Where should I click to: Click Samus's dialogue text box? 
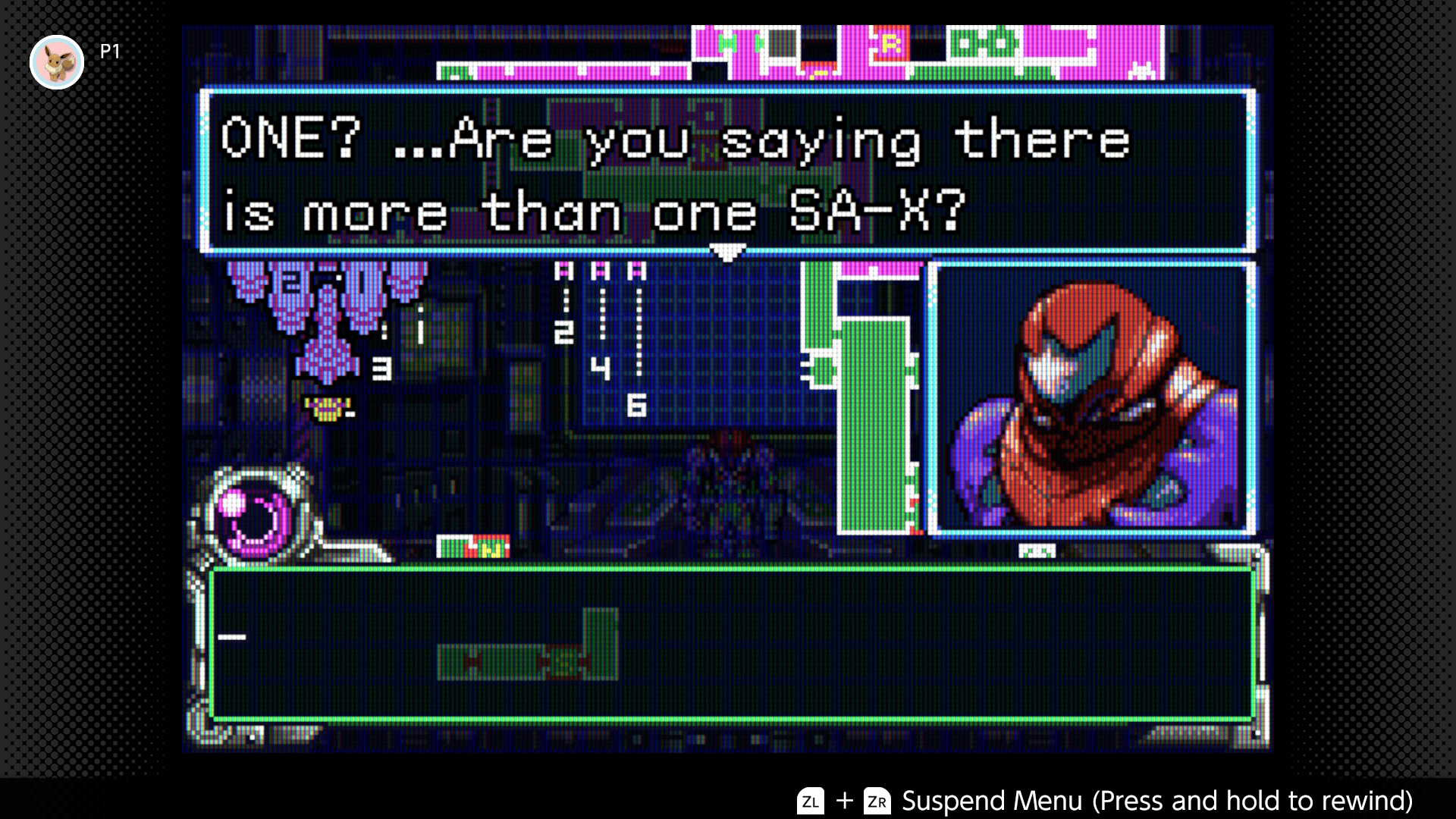click(x=726, y=171)
